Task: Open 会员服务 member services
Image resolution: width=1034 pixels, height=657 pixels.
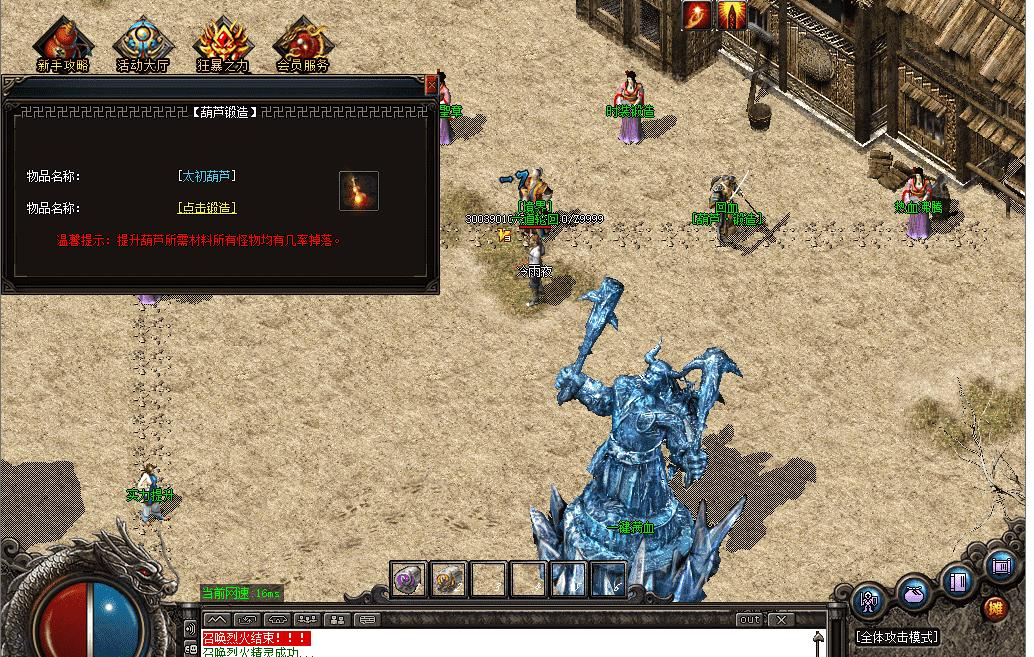Action: [x=303, y=43]
